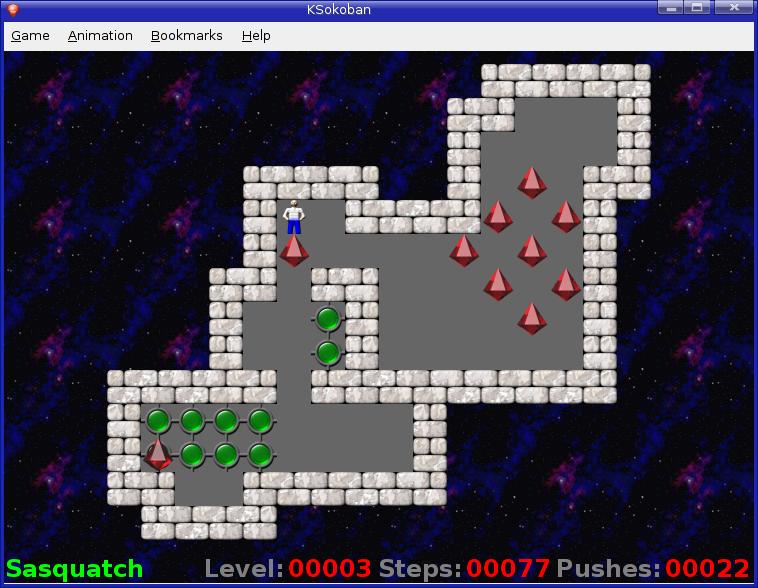Screen dimensions: 758x588
Task: Minimize the KSokoban window
Action: coord(672,8)
